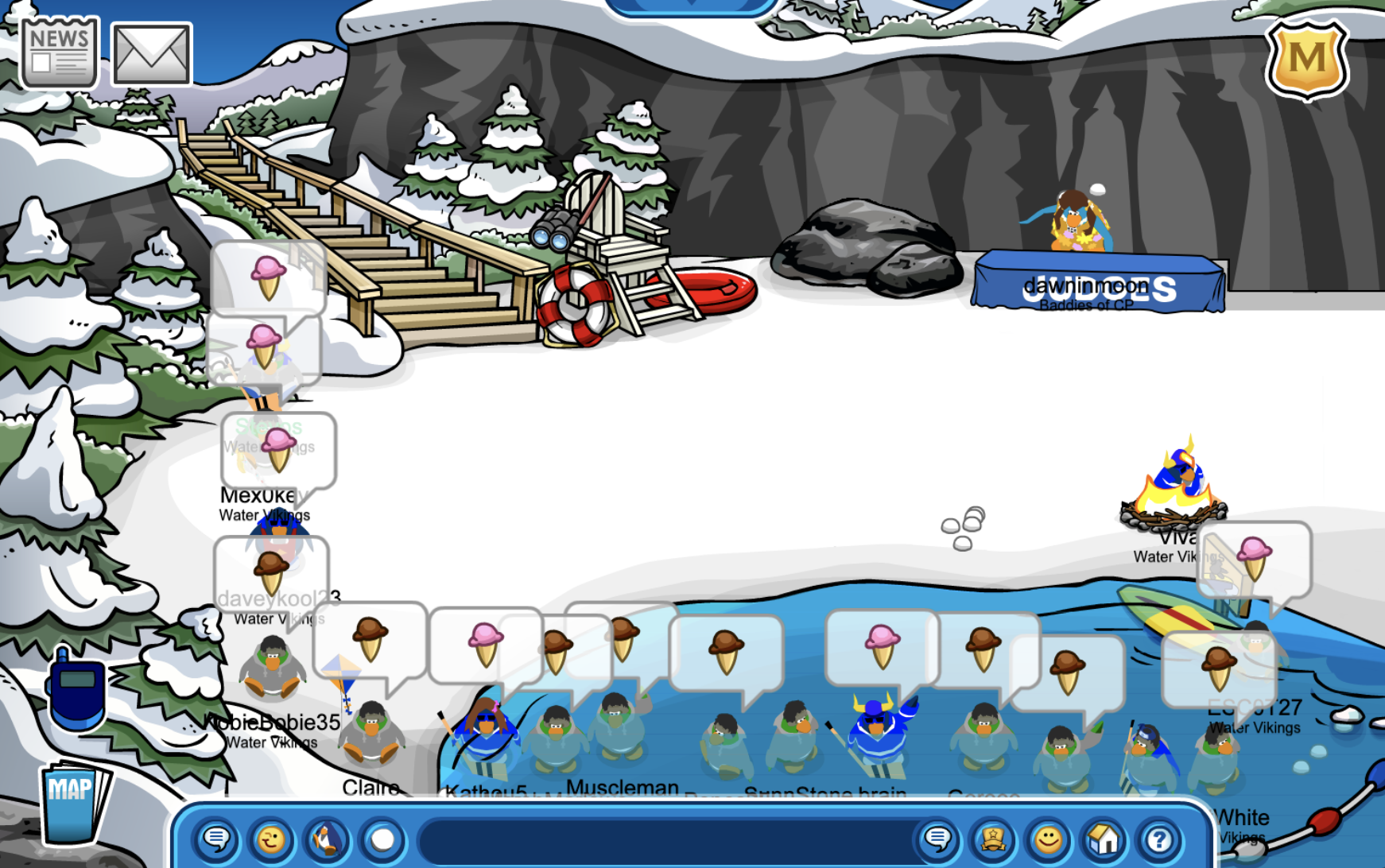
Task: Open the blue spy phone
Action: pos(76,690)
